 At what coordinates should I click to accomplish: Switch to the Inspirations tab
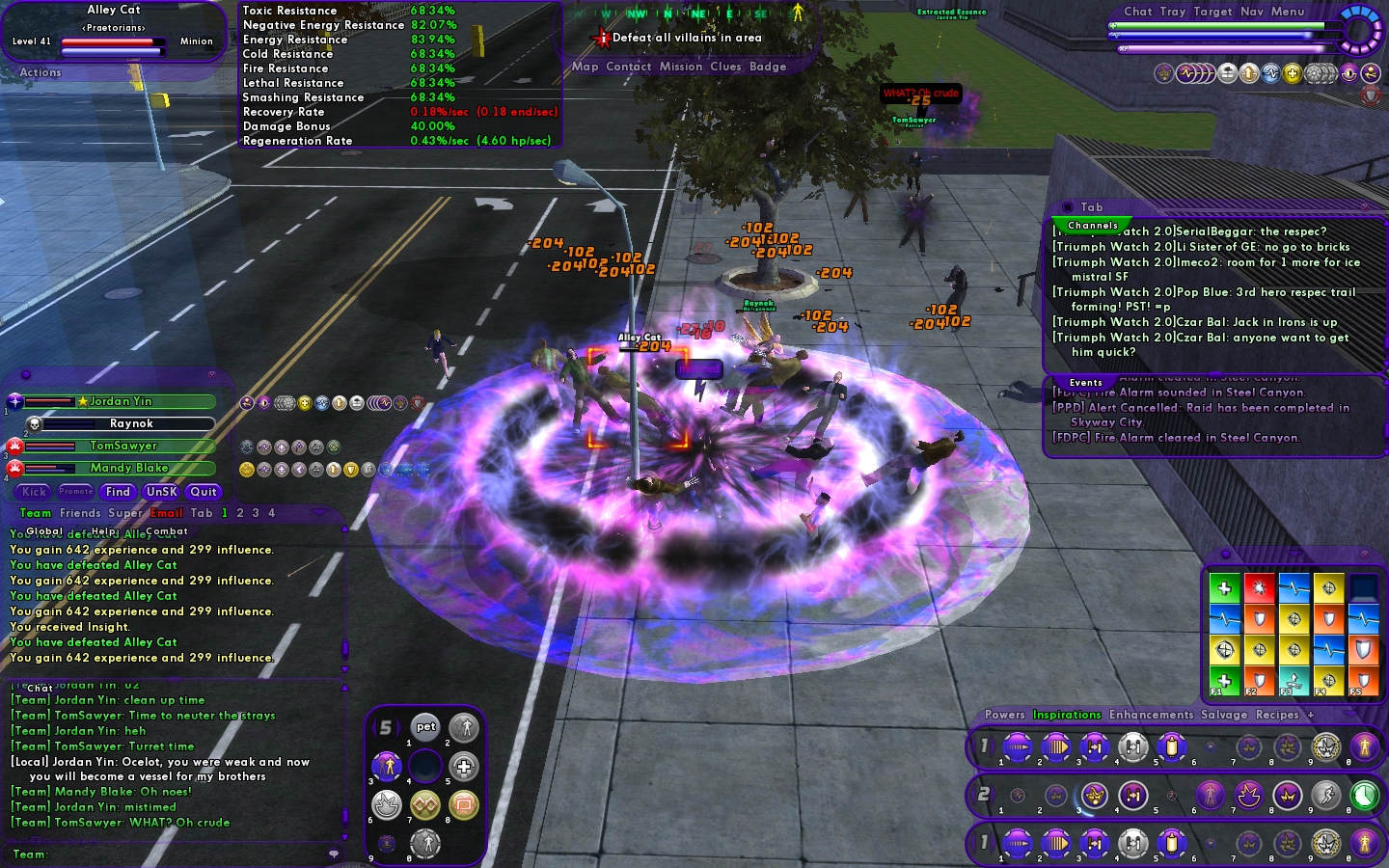pyautogui.click(x=1066, y=715)
